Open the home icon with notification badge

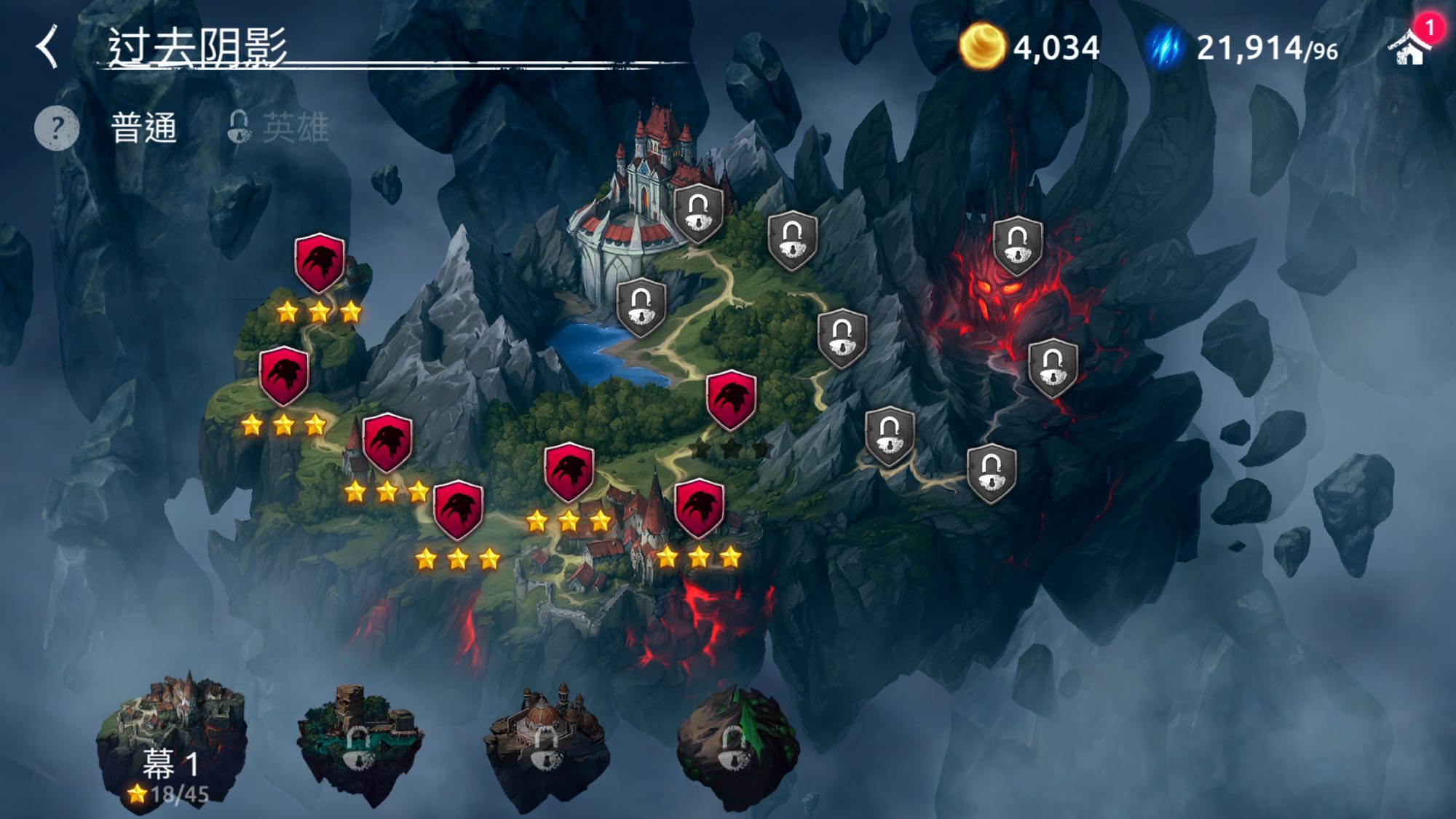tap(1410, 47)
